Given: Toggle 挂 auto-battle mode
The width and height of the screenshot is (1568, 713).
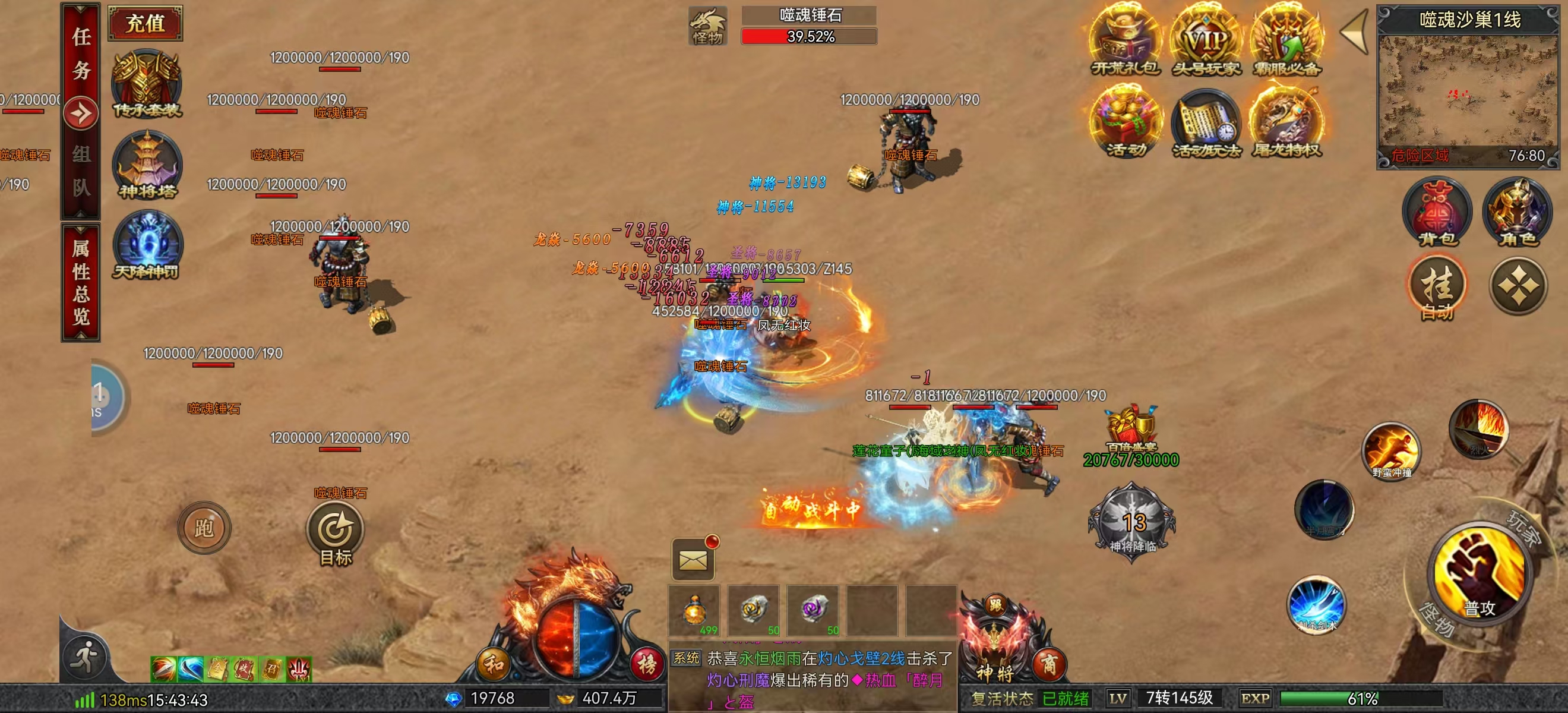Looking at the screenshot, I should [1437, 288].
